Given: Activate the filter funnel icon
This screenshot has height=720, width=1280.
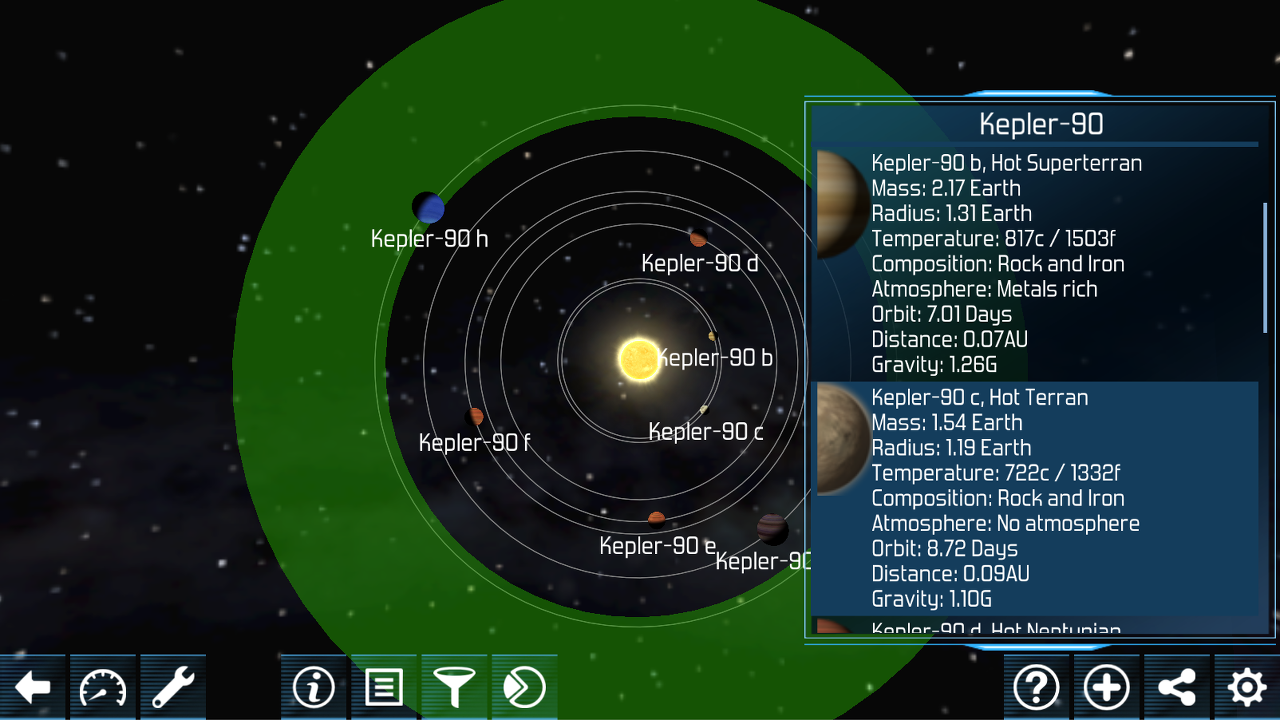Looking at the screenshot, I should click(454, 687).
